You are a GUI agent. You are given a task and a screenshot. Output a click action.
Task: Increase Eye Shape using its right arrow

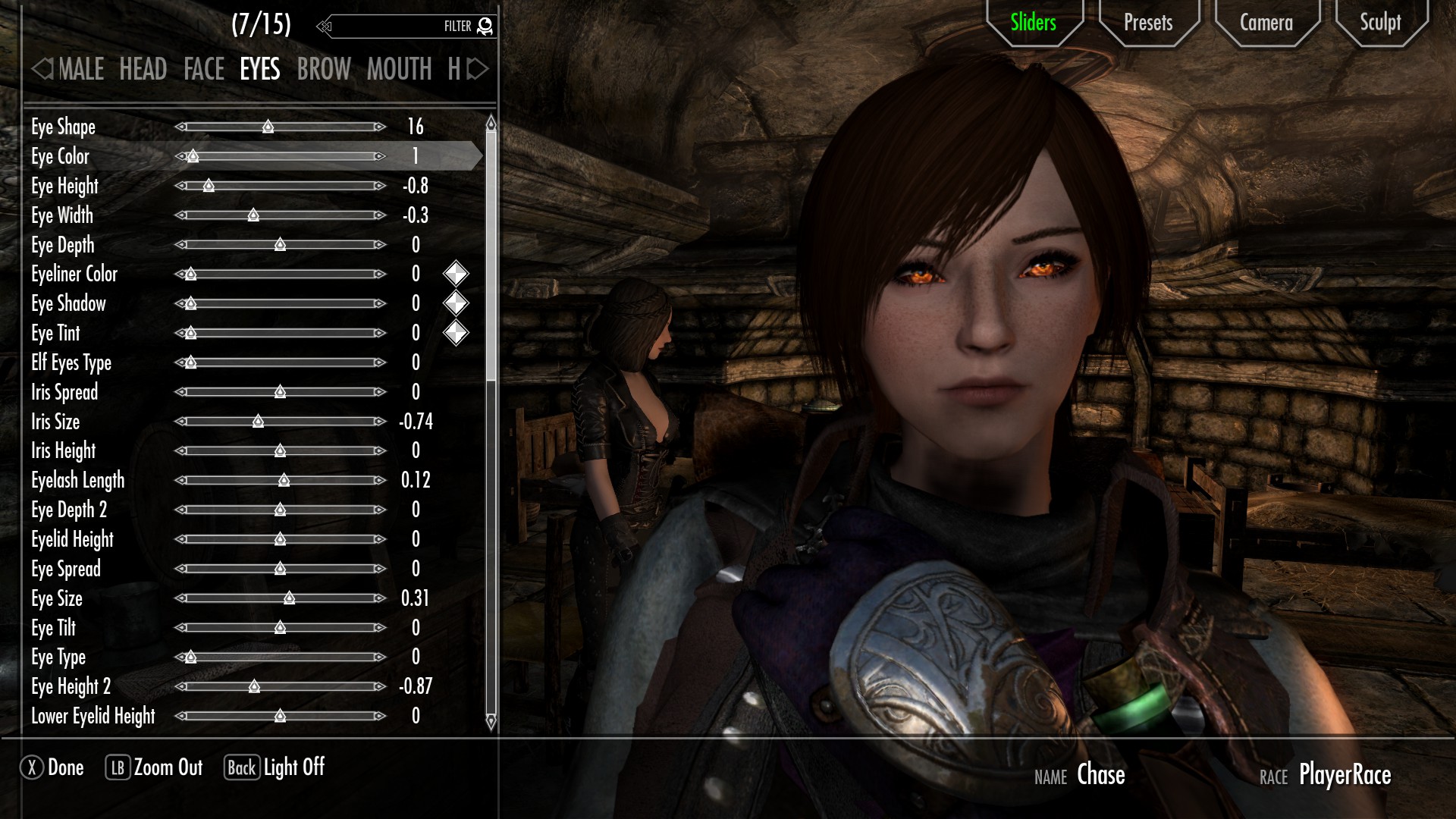(x=379, y=127)
